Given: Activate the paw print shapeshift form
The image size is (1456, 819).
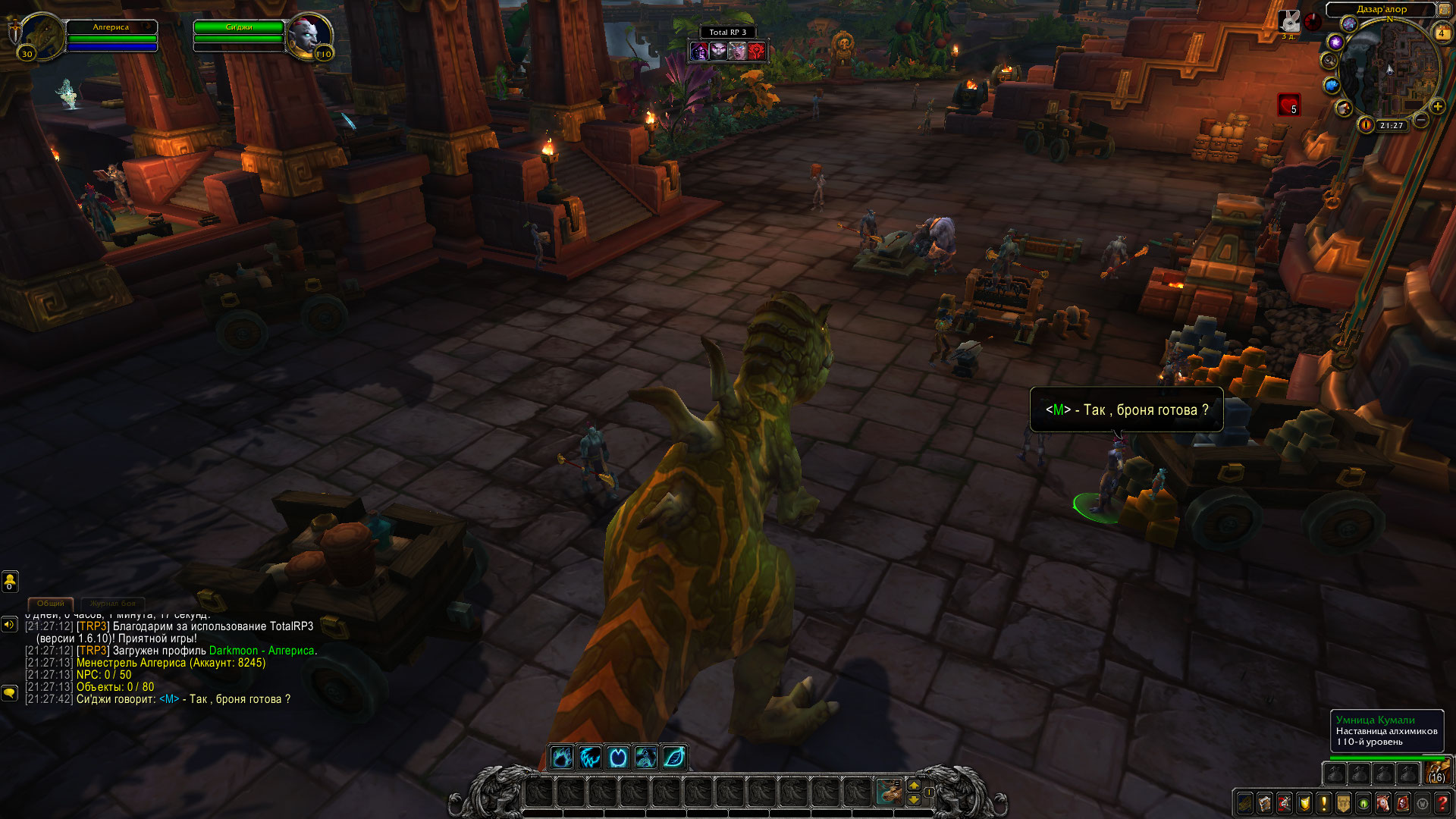Looking at the screenshot, I should pyautogui.click(x=562, y=757).
